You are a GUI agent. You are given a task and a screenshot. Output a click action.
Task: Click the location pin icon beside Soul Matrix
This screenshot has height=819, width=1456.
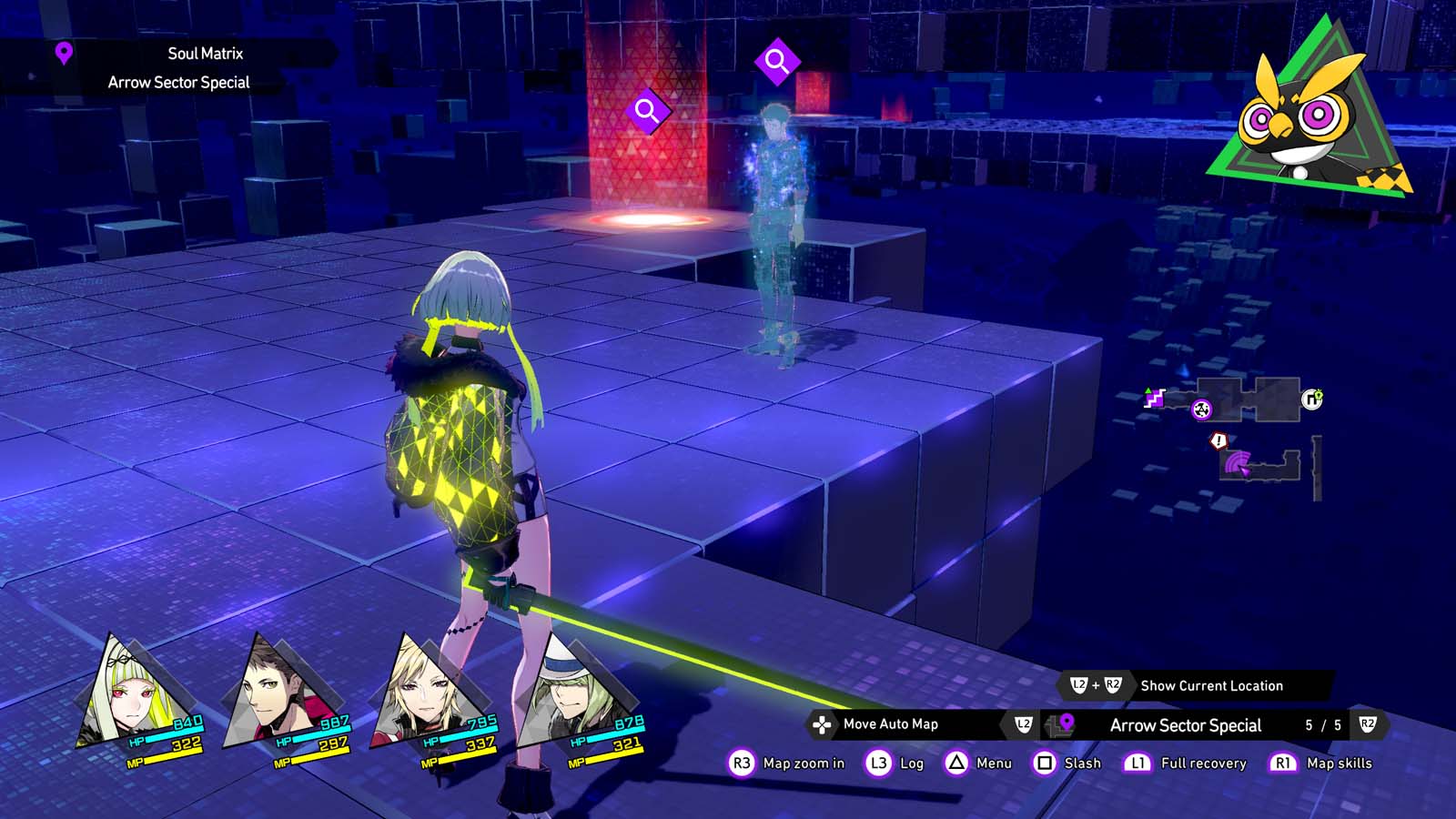62,53
